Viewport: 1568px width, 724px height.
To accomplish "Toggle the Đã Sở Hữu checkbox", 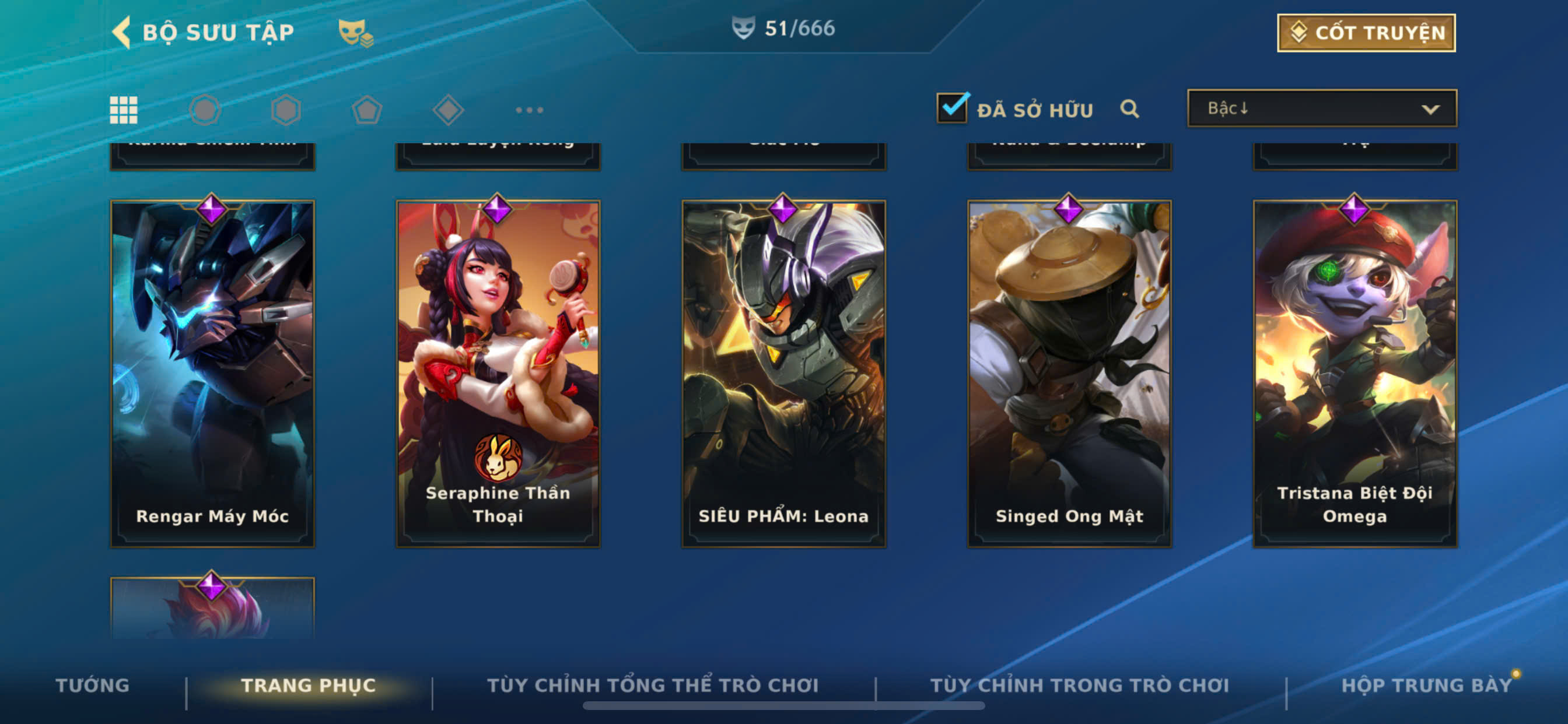I will (x=952, y=108).
